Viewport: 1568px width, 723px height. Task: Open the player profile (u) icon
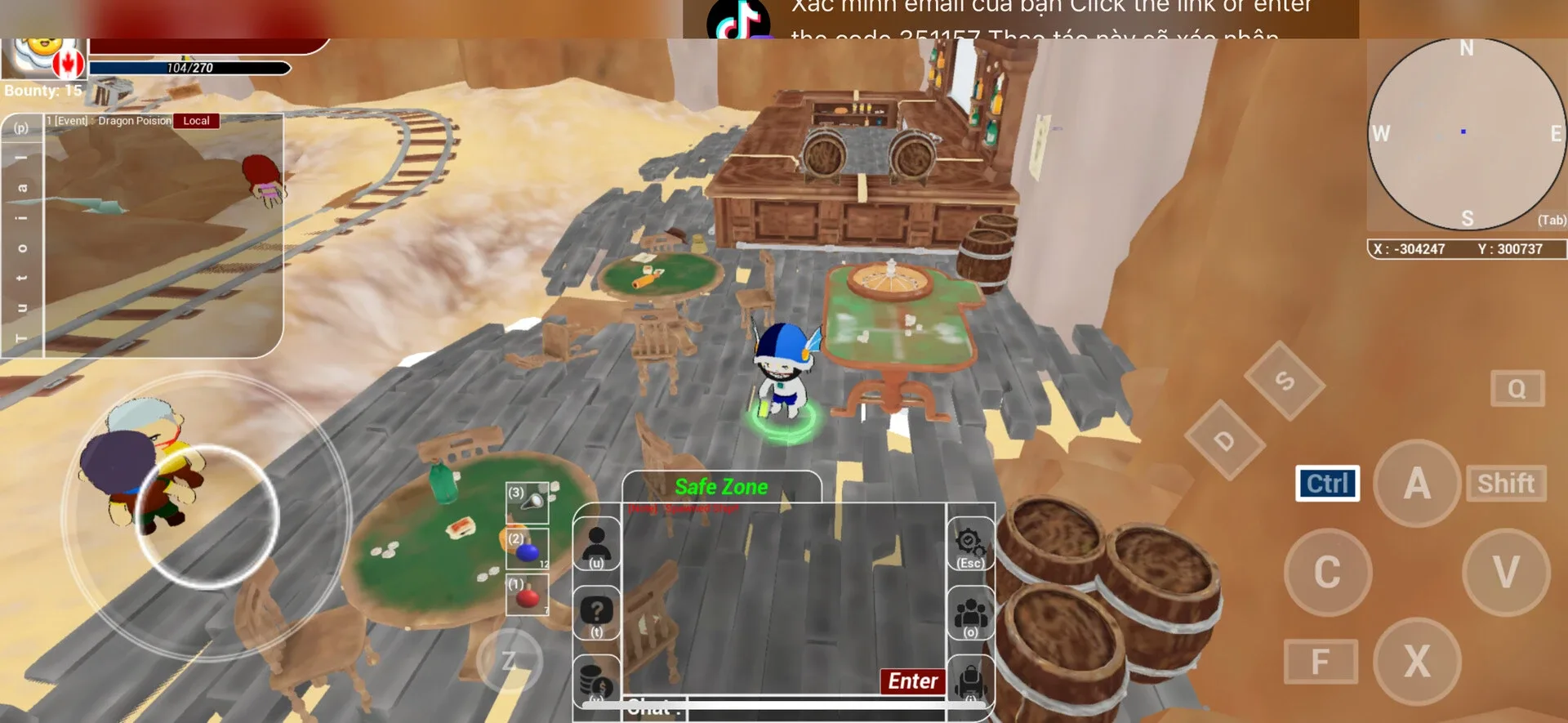[597, 542]
